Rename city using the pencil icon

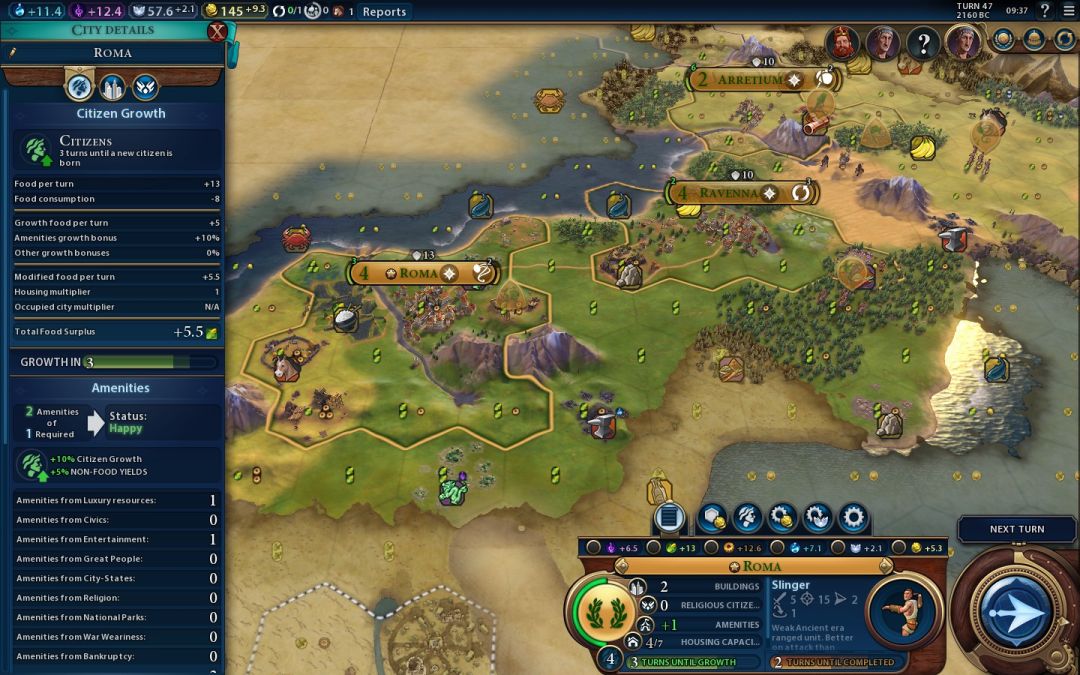click(13, 52)
